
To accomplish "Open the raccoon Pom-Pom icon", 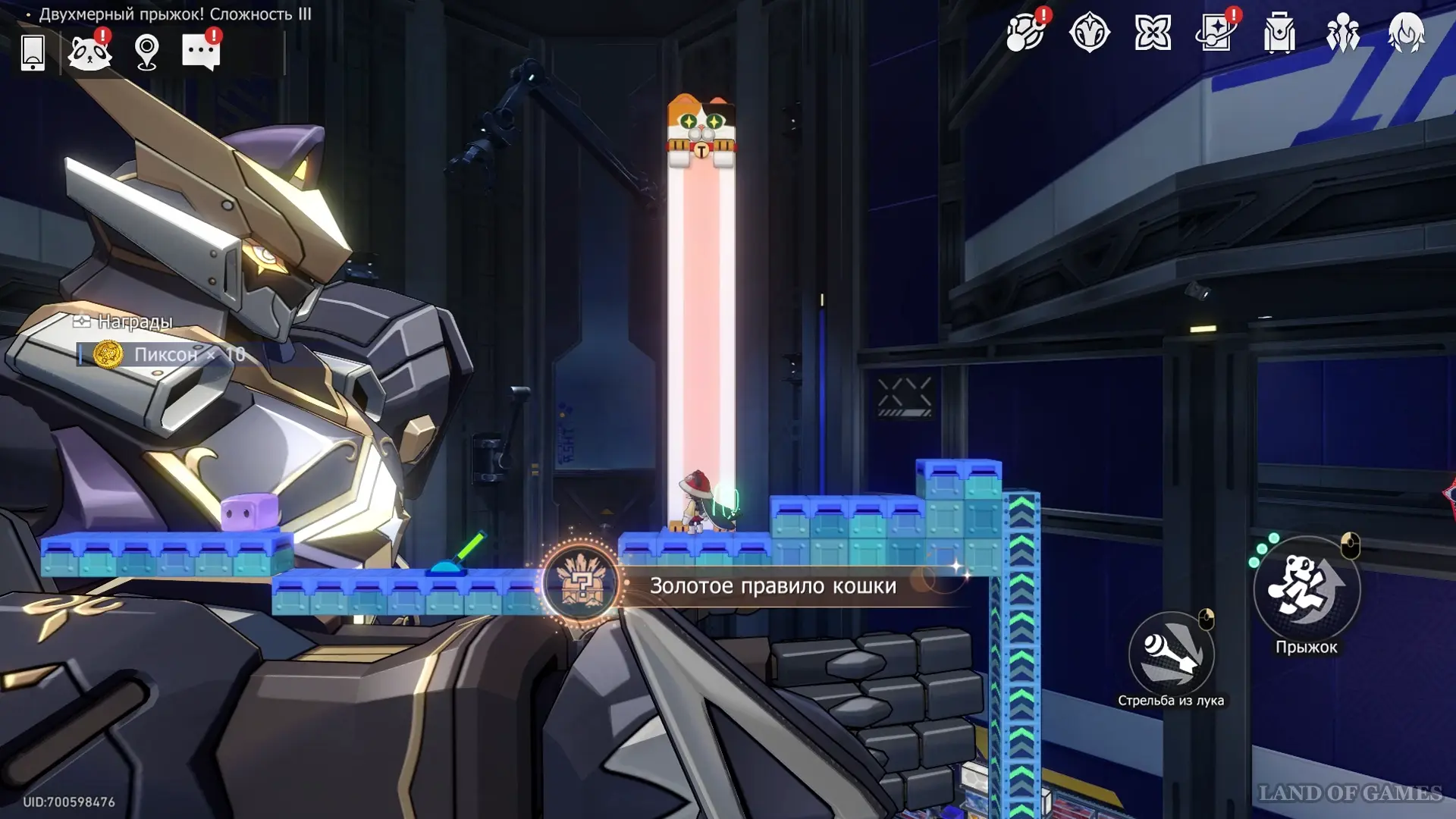I will 89,52.
